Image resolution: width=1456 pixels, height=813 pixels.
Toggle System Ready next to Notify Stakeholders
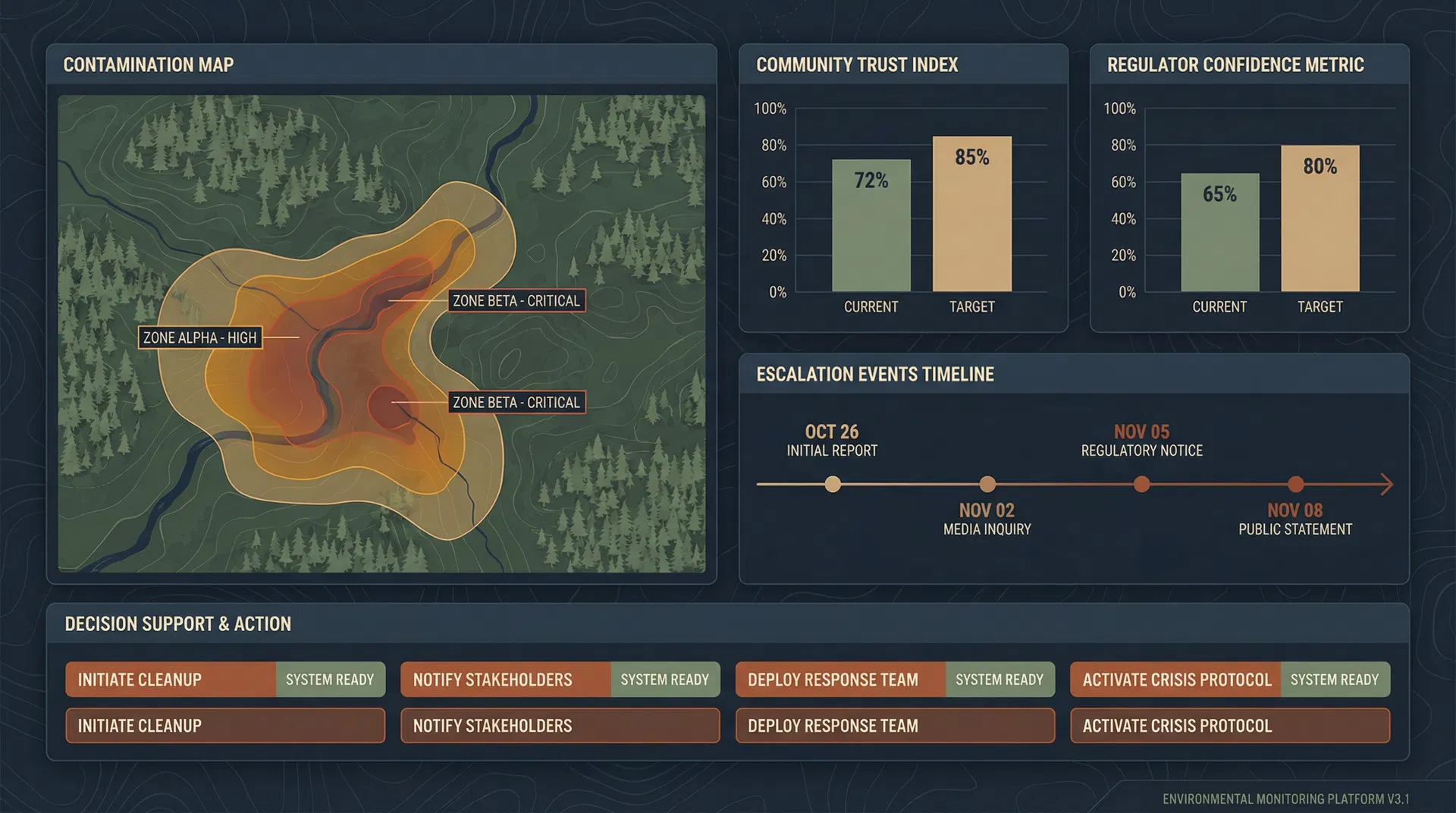click(665, 680)
